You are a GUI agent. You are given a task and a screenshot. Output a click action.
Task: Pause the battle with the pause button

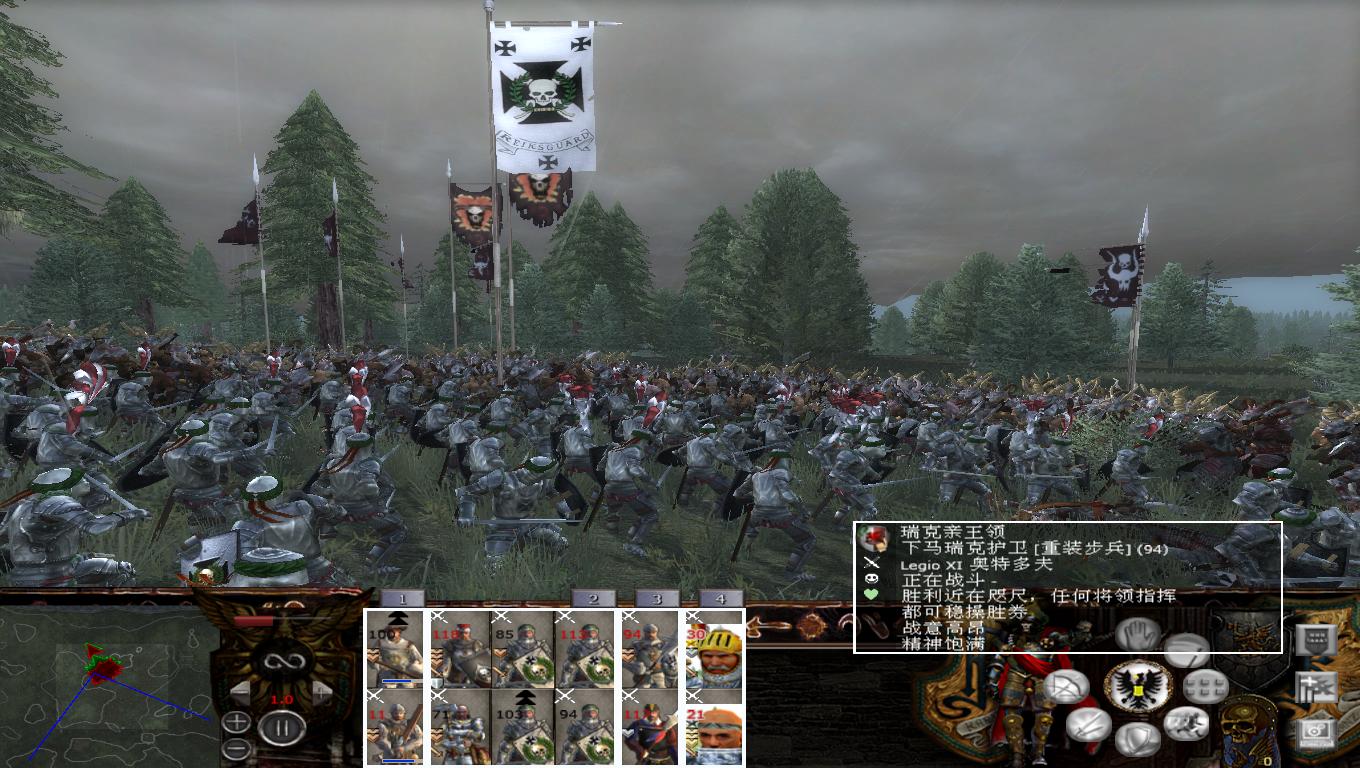(x=281, y=726)
